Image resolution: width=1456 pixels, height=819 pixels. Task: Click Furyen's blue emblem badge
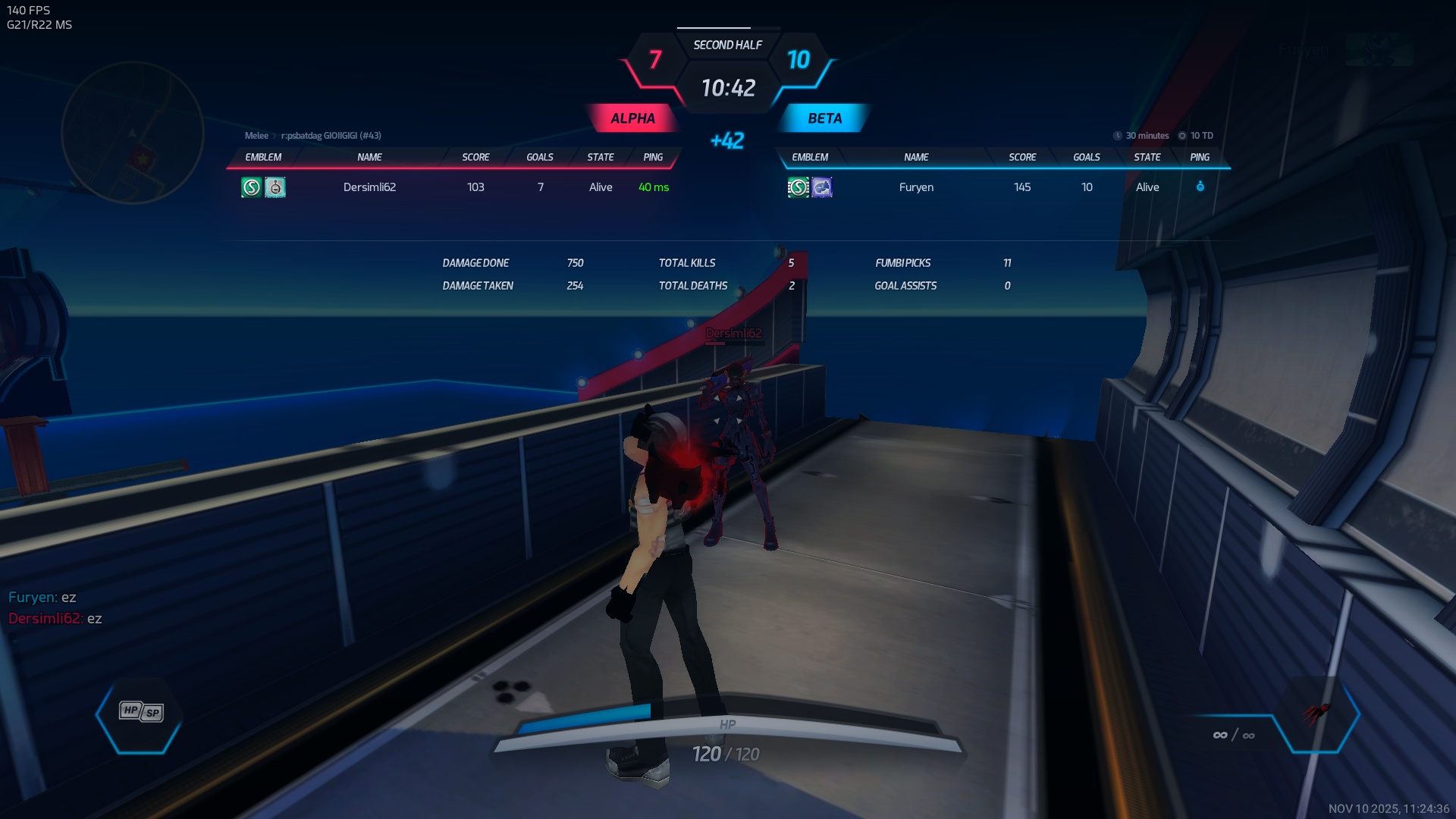[822, 187]
